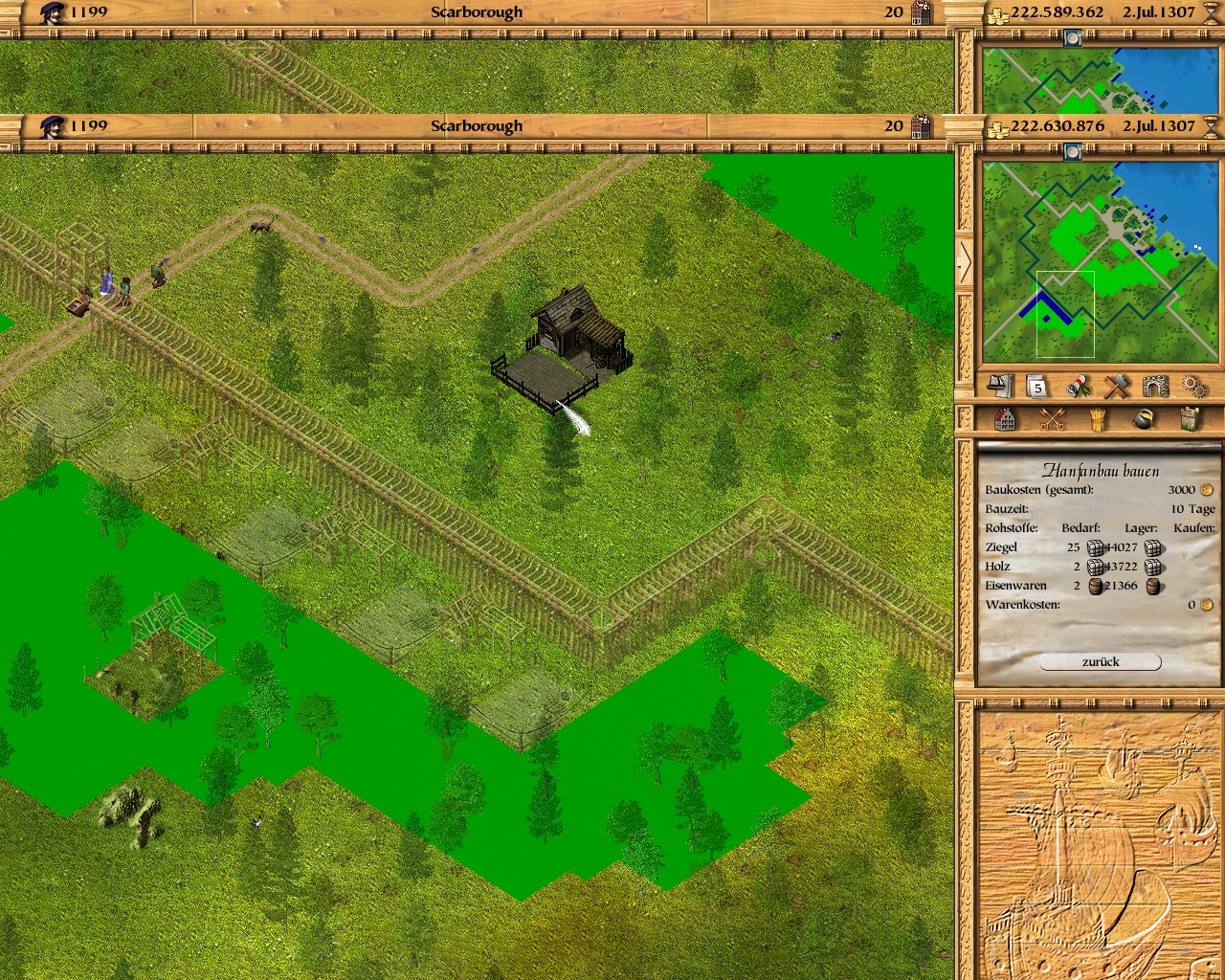The height and width of the screenshot is (980, 1225).
Task: Open the ship and trade overview icon
Action: (1000, 386)
